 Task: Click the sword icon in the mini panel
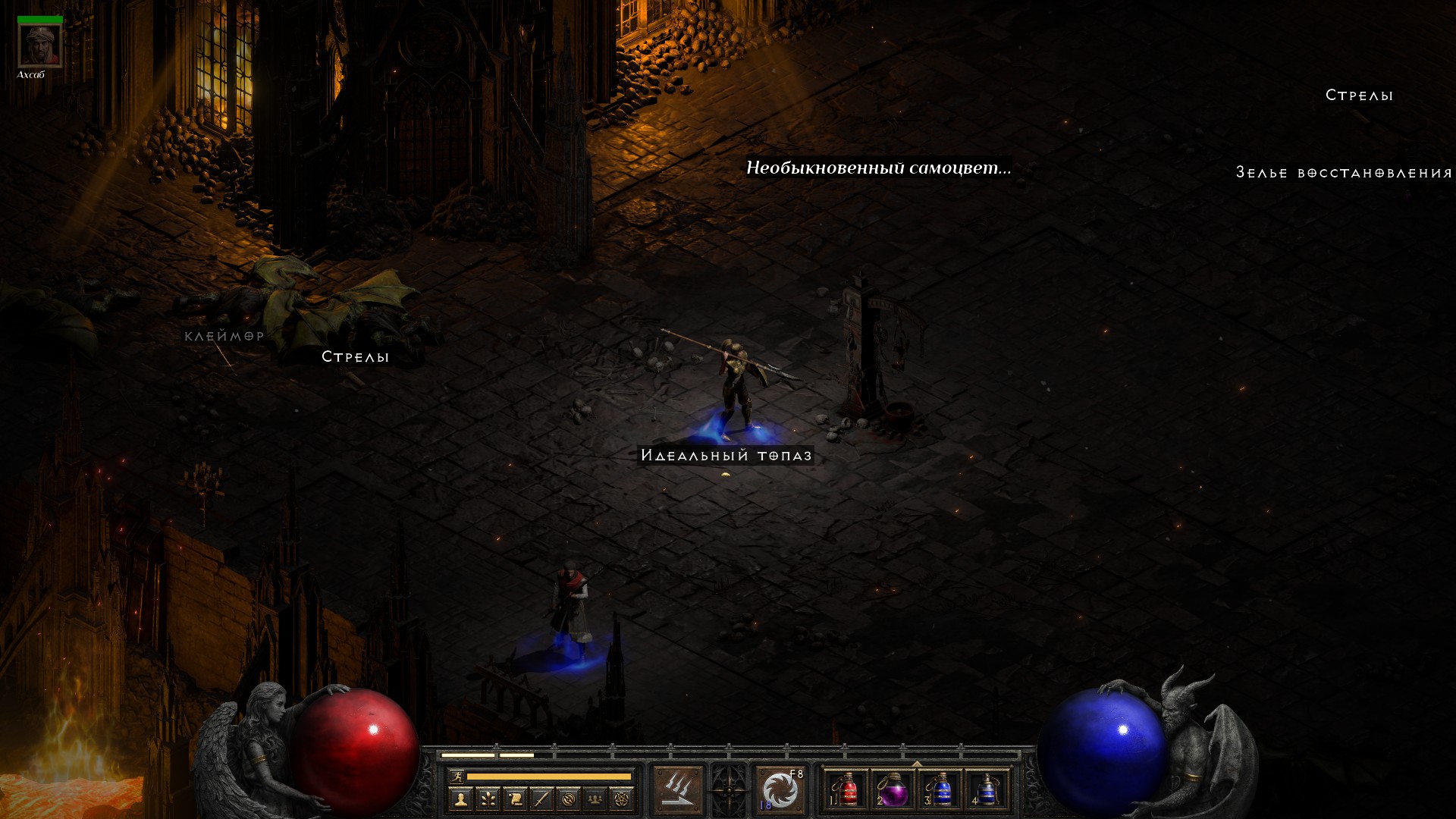click(x=541, y=799)
